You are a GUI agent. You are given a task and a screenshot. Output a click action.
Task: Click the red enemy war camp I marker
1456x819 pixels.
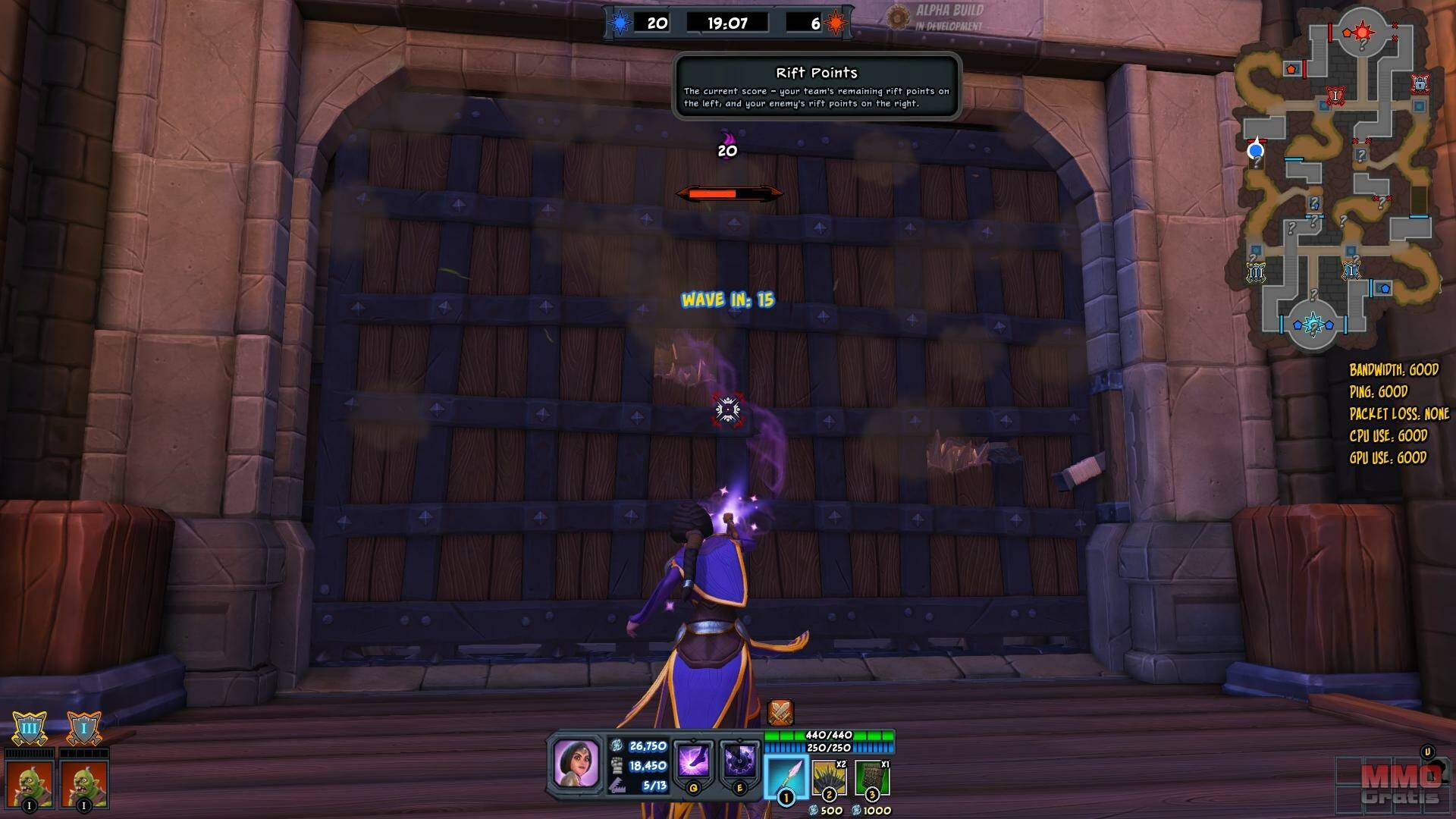pyautogui.click(x=1335, y=96)
